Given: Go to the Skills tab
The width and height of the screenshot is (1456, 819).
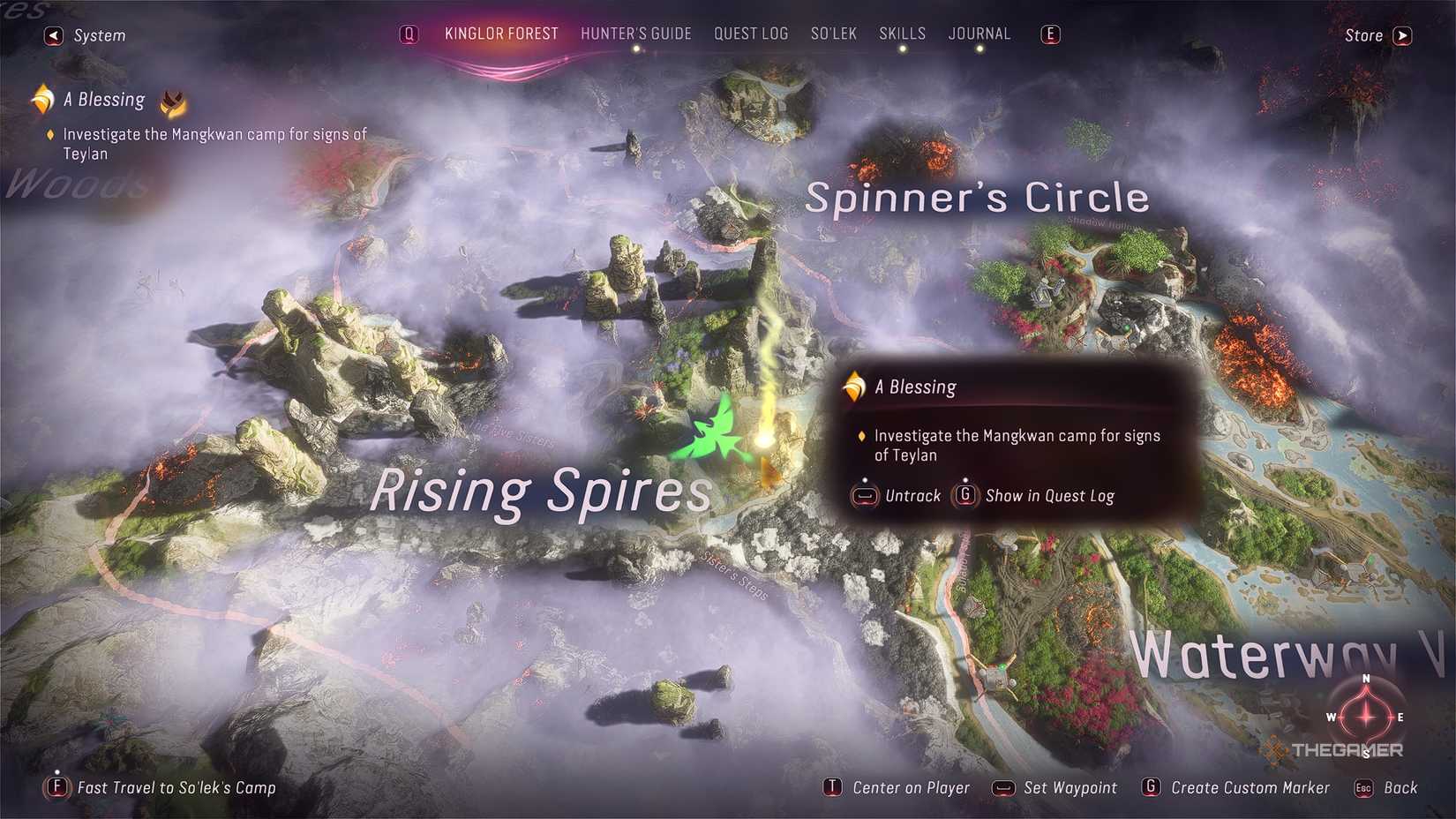Looking at the screenshot, I should [x=902, y=34].
